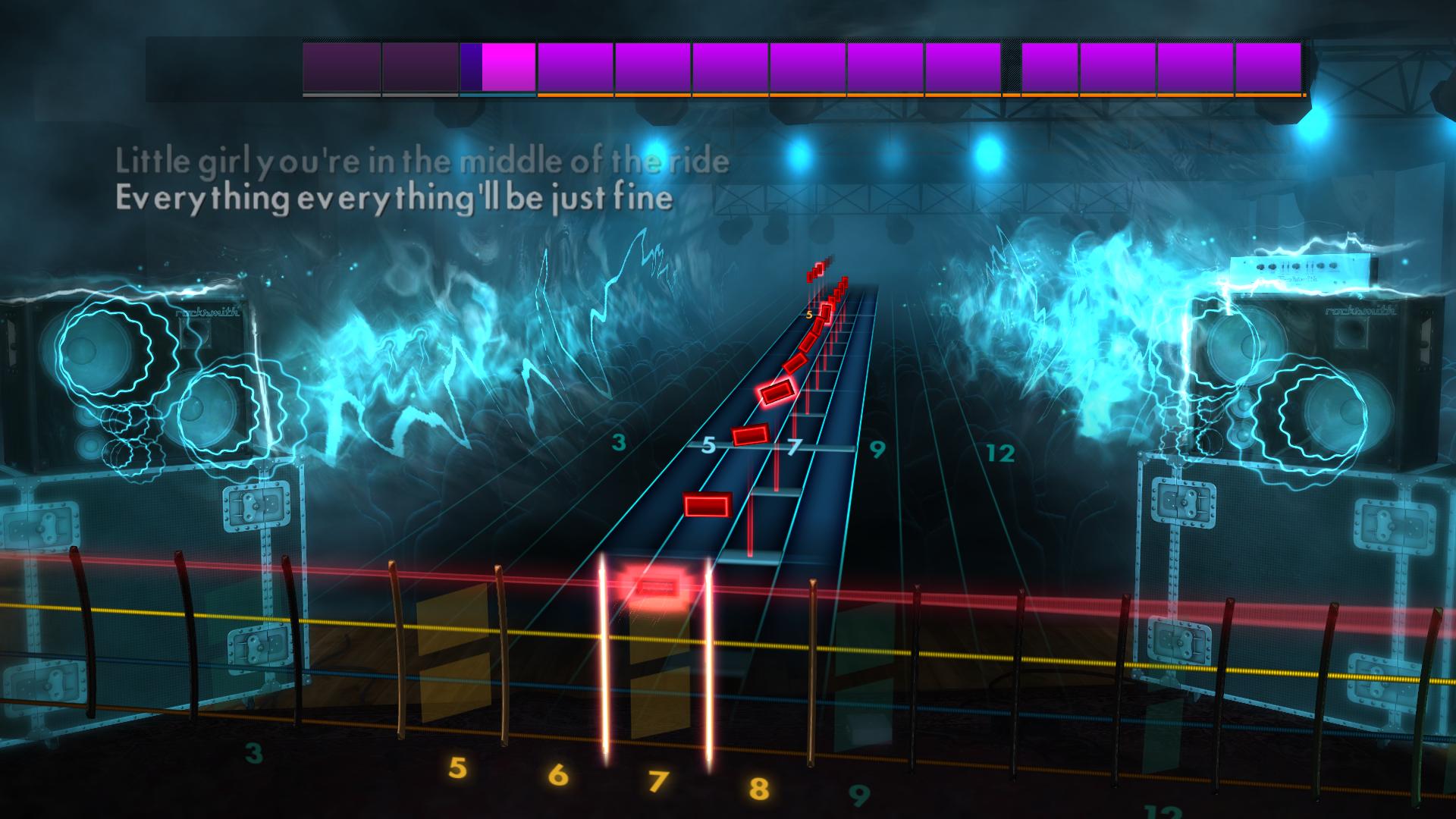Toggle the bright magenta active phrase segment
The width and height of the screenshot is (1456, 819).
[507, 68]
